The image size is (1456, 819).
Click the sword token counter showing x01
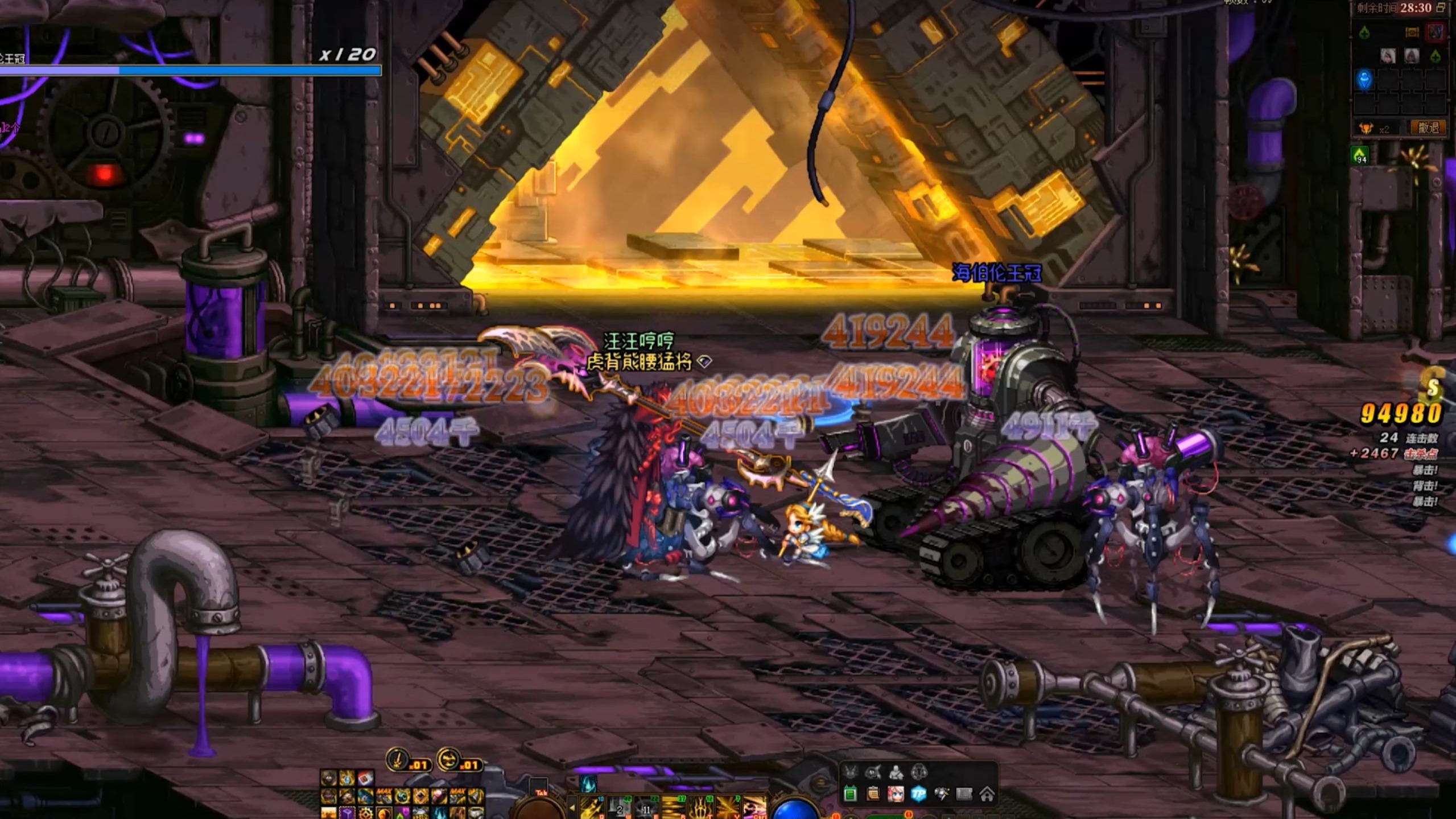pyautogui.click(x=407, y=760)
